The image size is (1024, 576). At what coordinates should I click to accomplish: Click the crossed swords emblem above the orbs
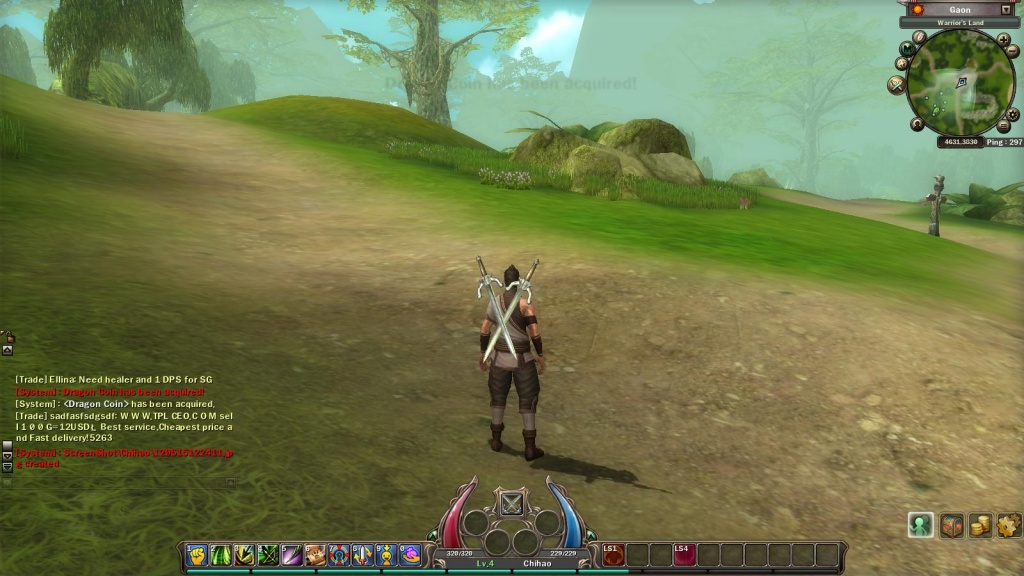pos(512,503)
